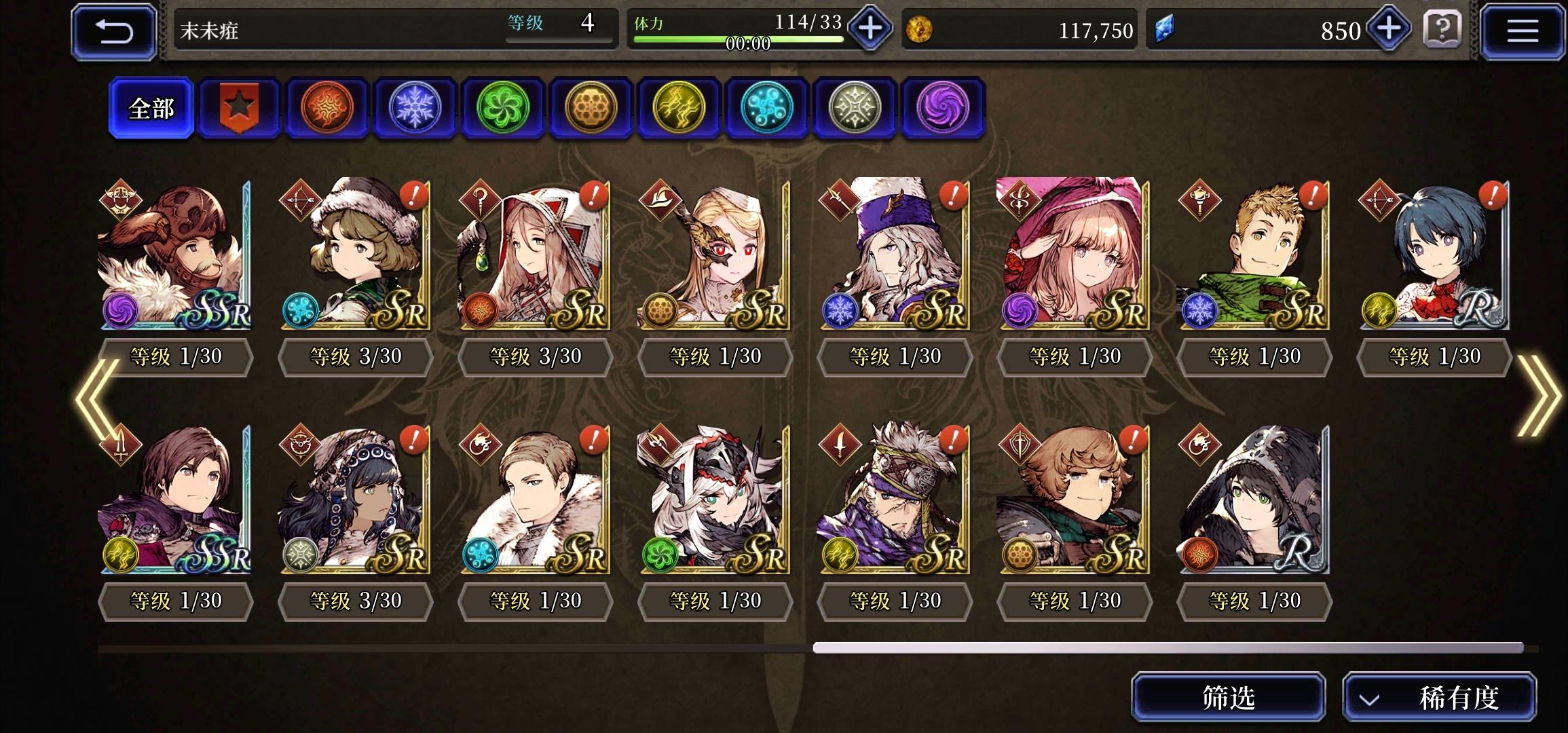Select the dark element filter icon
Screen dimensions: 1568x733
coord(942,109)
